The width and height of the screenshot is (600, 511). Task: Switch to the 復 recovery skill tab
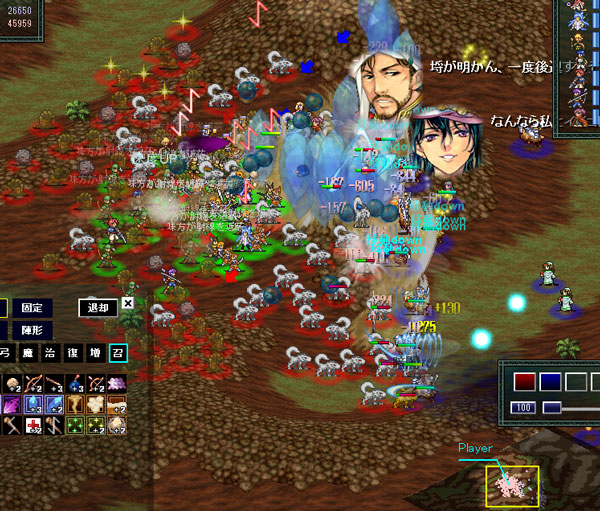click(72, 352)
